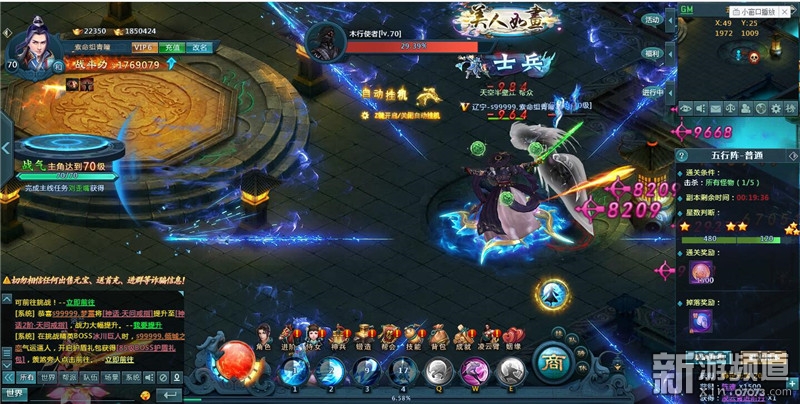Click the 充值 recharge button

(172, 47)
